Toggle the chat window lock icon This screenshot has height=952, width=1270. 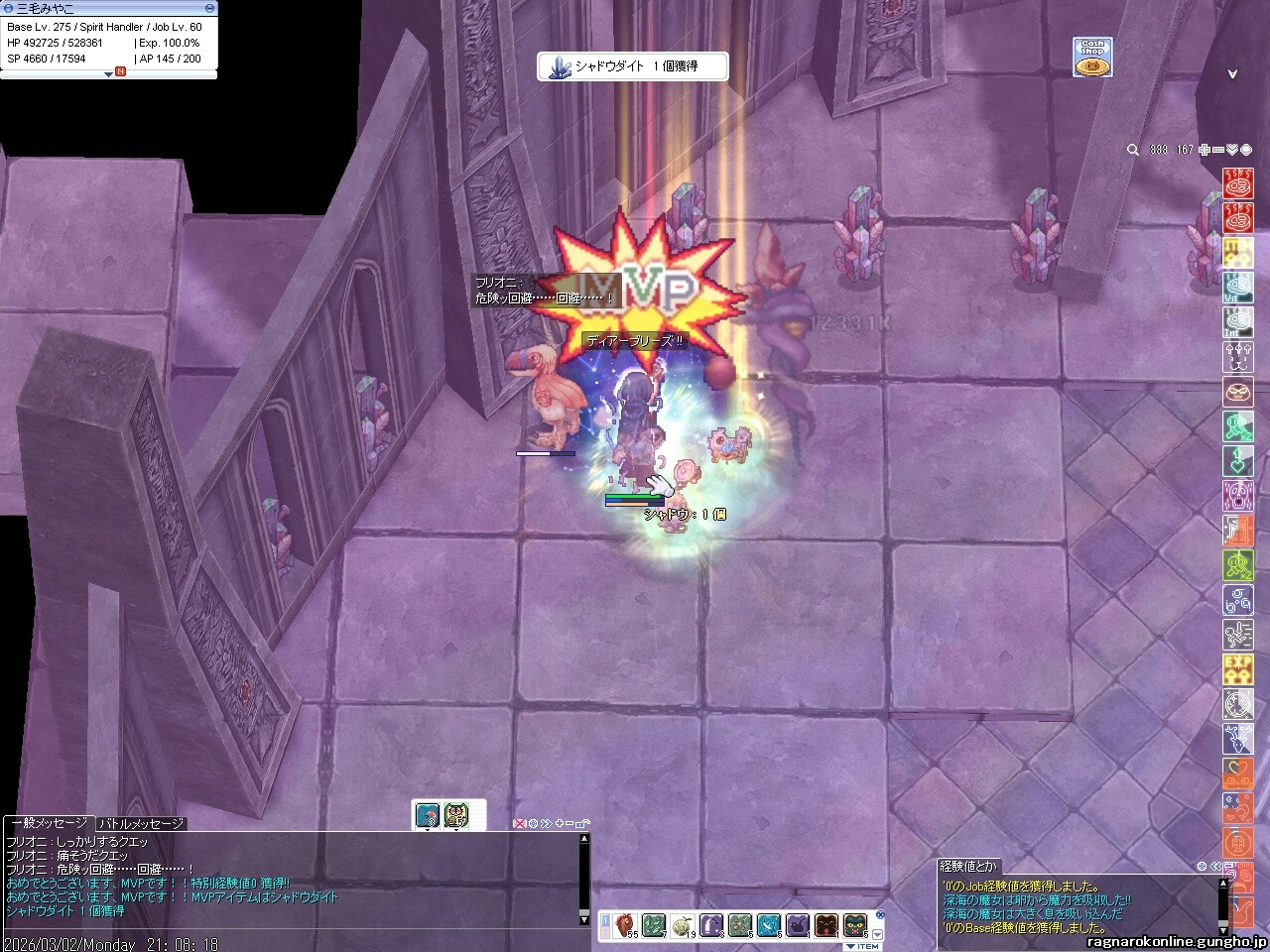[x=582, y=823]
